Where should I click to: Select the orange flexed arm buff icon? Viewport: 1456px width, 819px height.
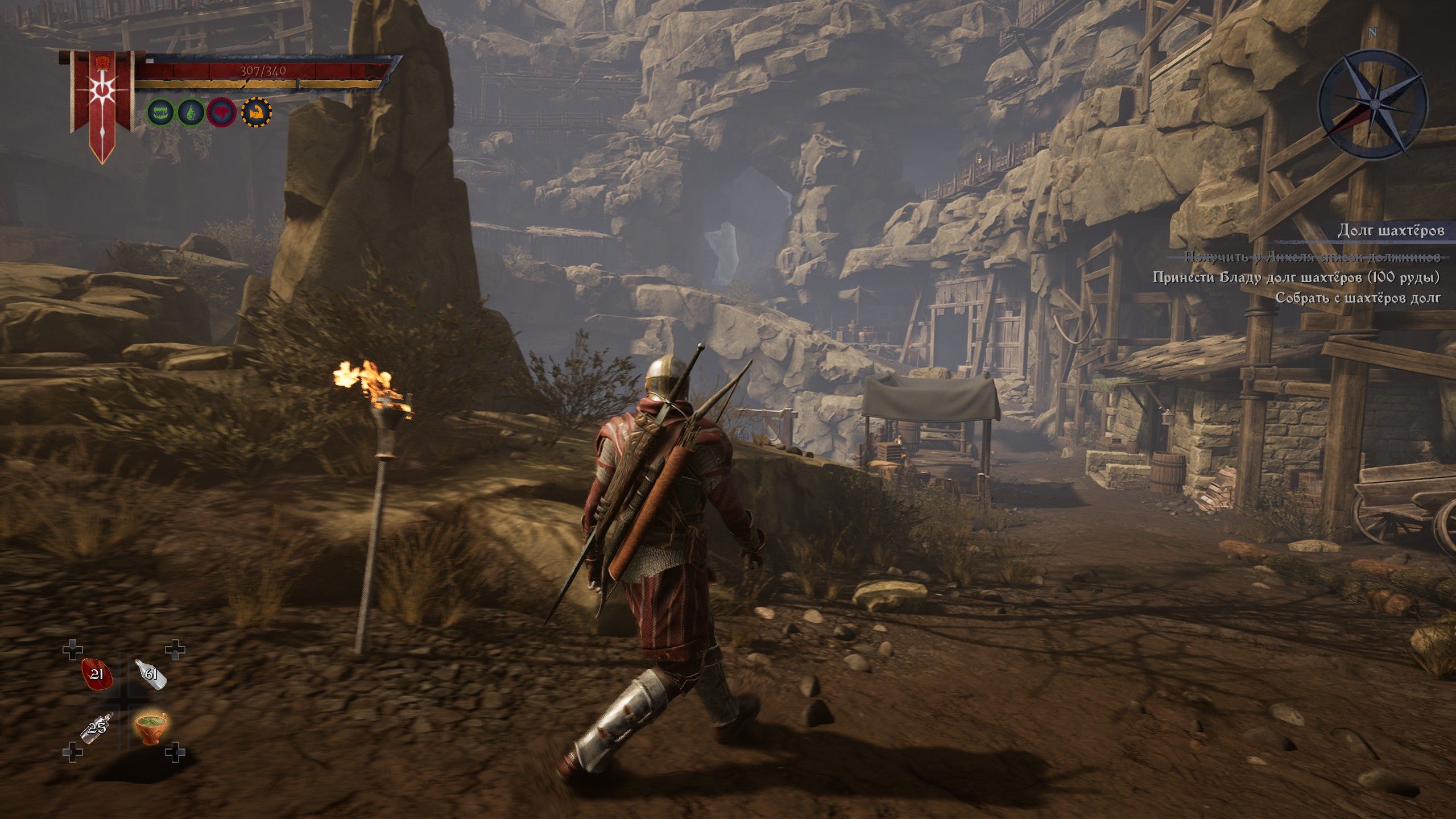(x=256, y=113)
